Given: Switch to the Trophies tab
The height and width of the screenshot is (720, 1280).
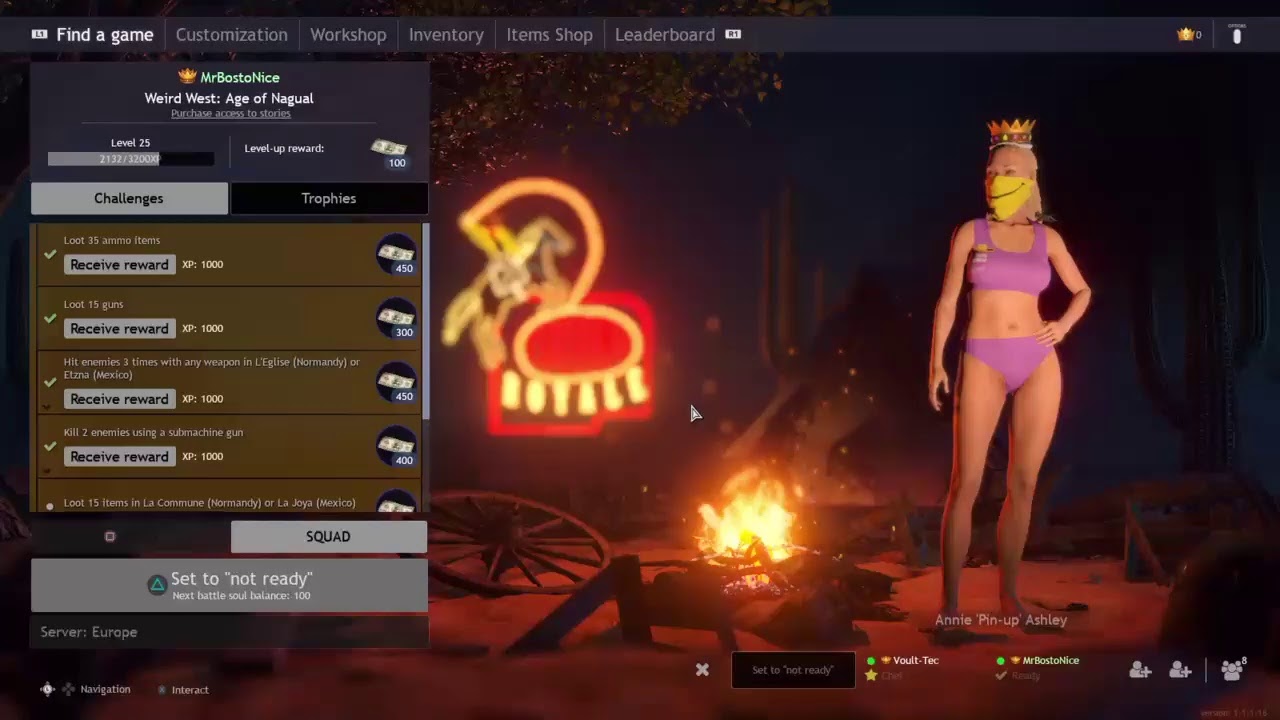Looking at the screenshot, I should 329,198.
